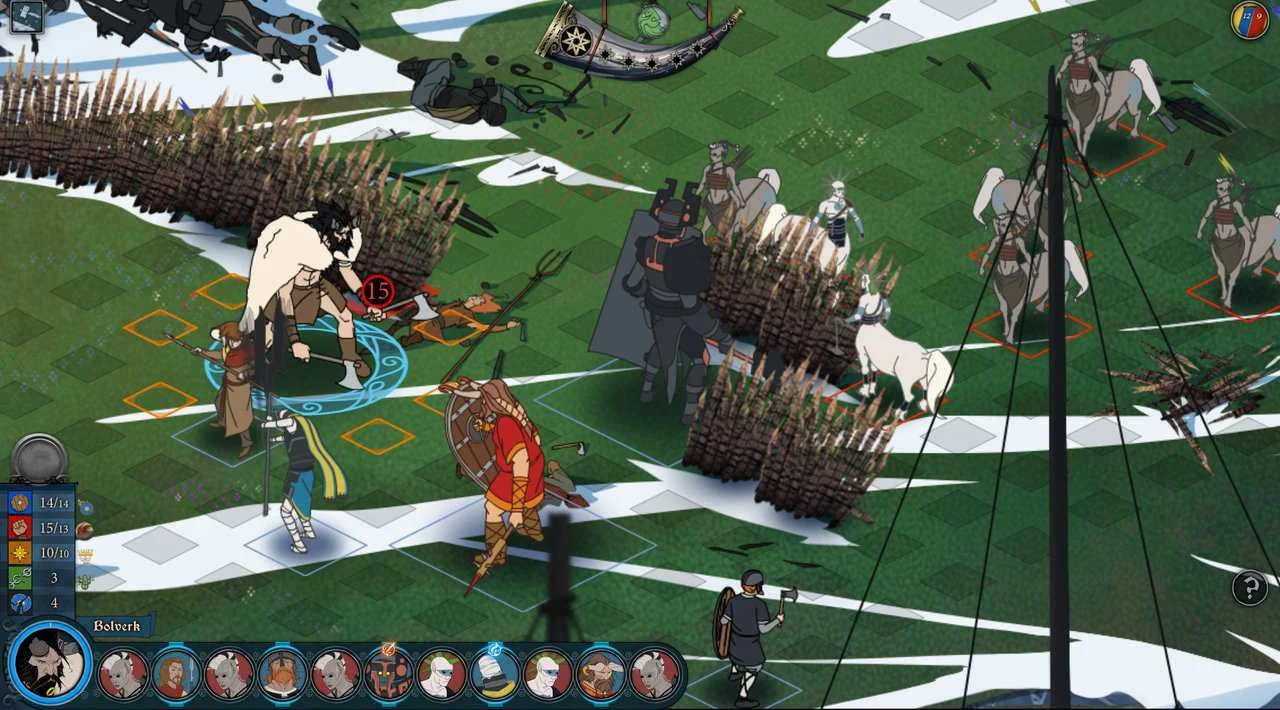Click Bolverk's name banner

pyautogui.click(x=116, y=627)
